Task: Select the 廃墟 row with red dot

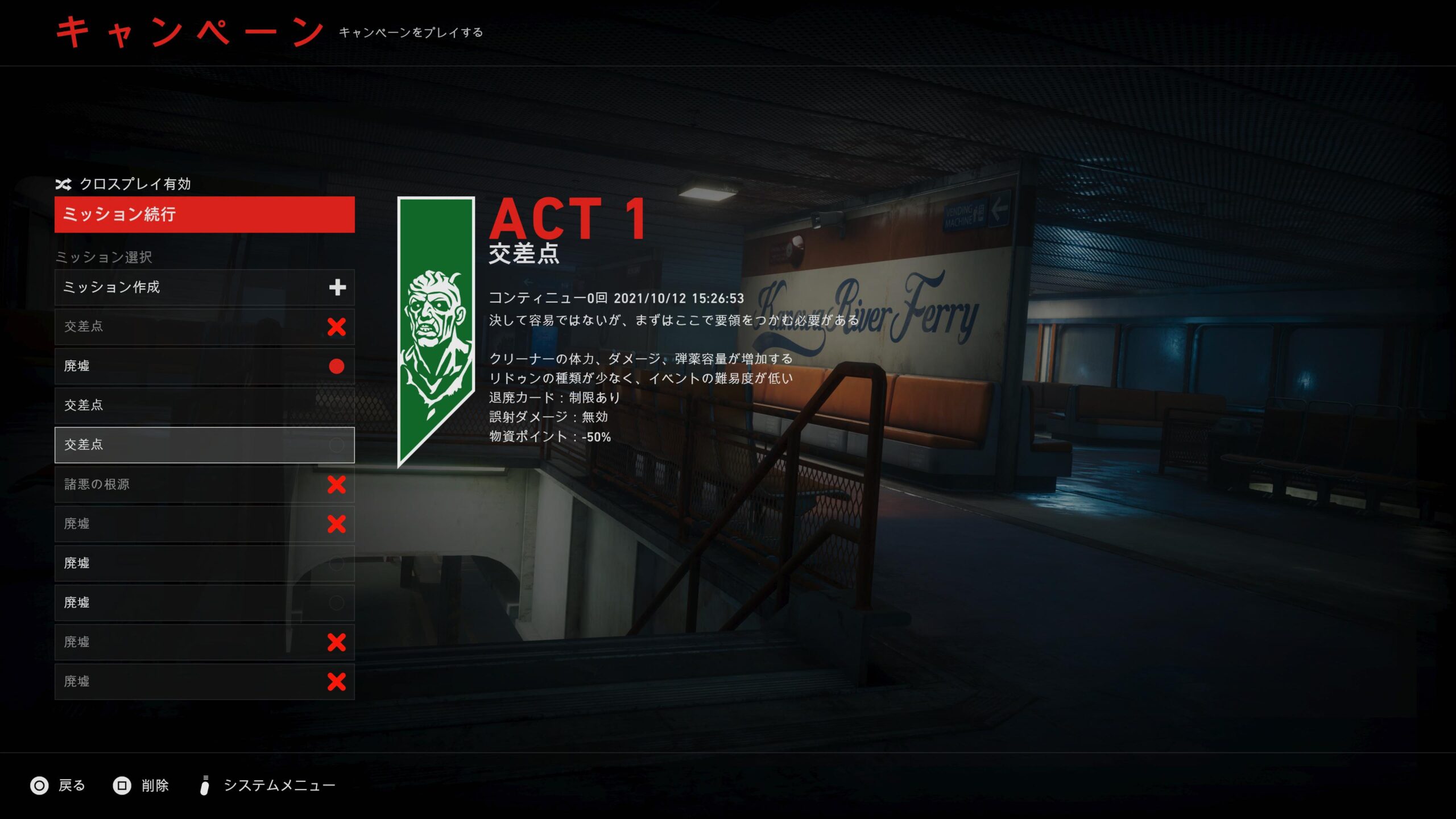Action: [x=204, y=366]
